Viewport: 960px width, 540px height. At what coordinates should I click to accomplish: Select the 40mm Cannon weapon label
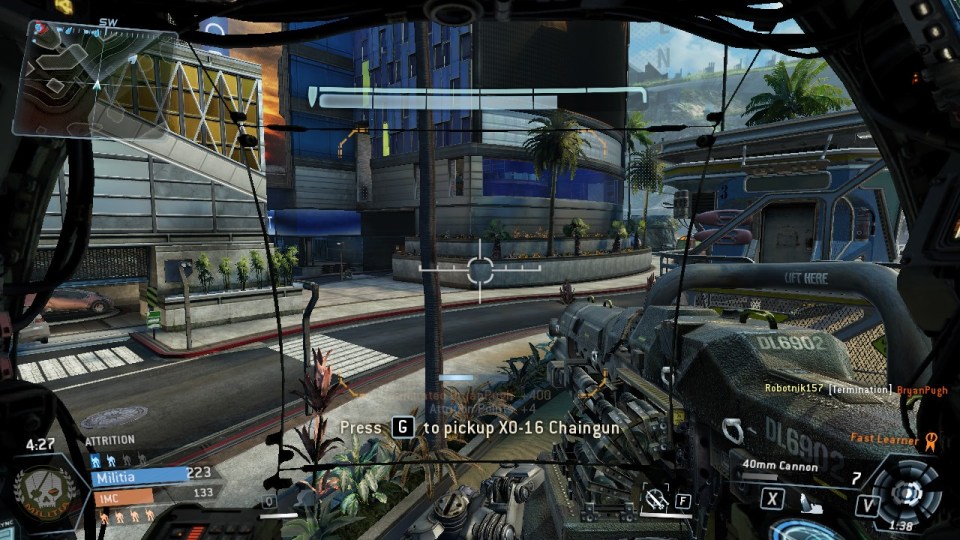click(x=780, y=466)
